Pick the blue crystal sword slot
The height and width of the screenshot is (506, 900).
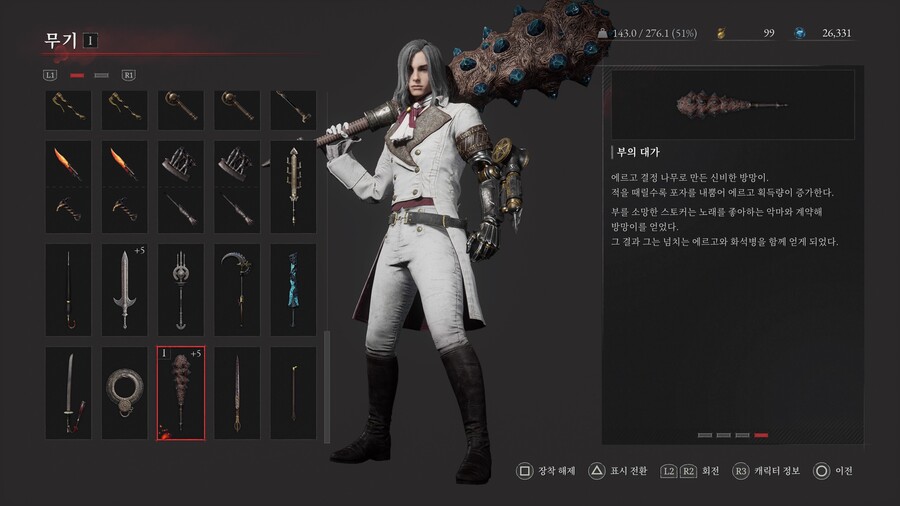pyautogui.click(x=293, y=290)
